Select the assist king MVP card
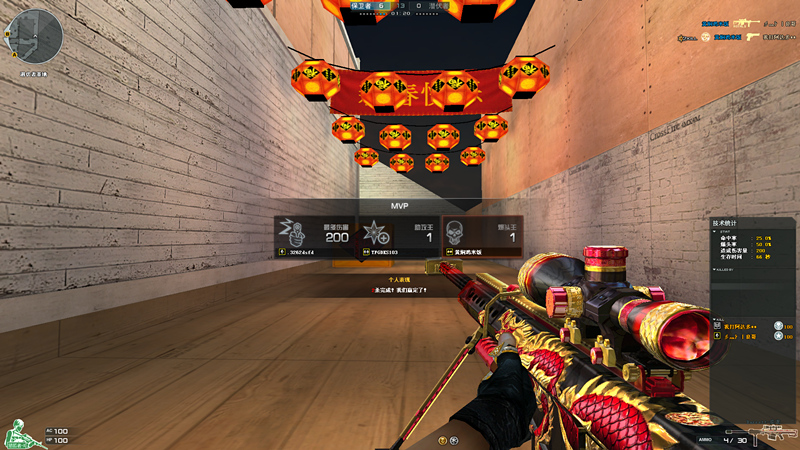 pyautogui.click(x=400, y=237)
